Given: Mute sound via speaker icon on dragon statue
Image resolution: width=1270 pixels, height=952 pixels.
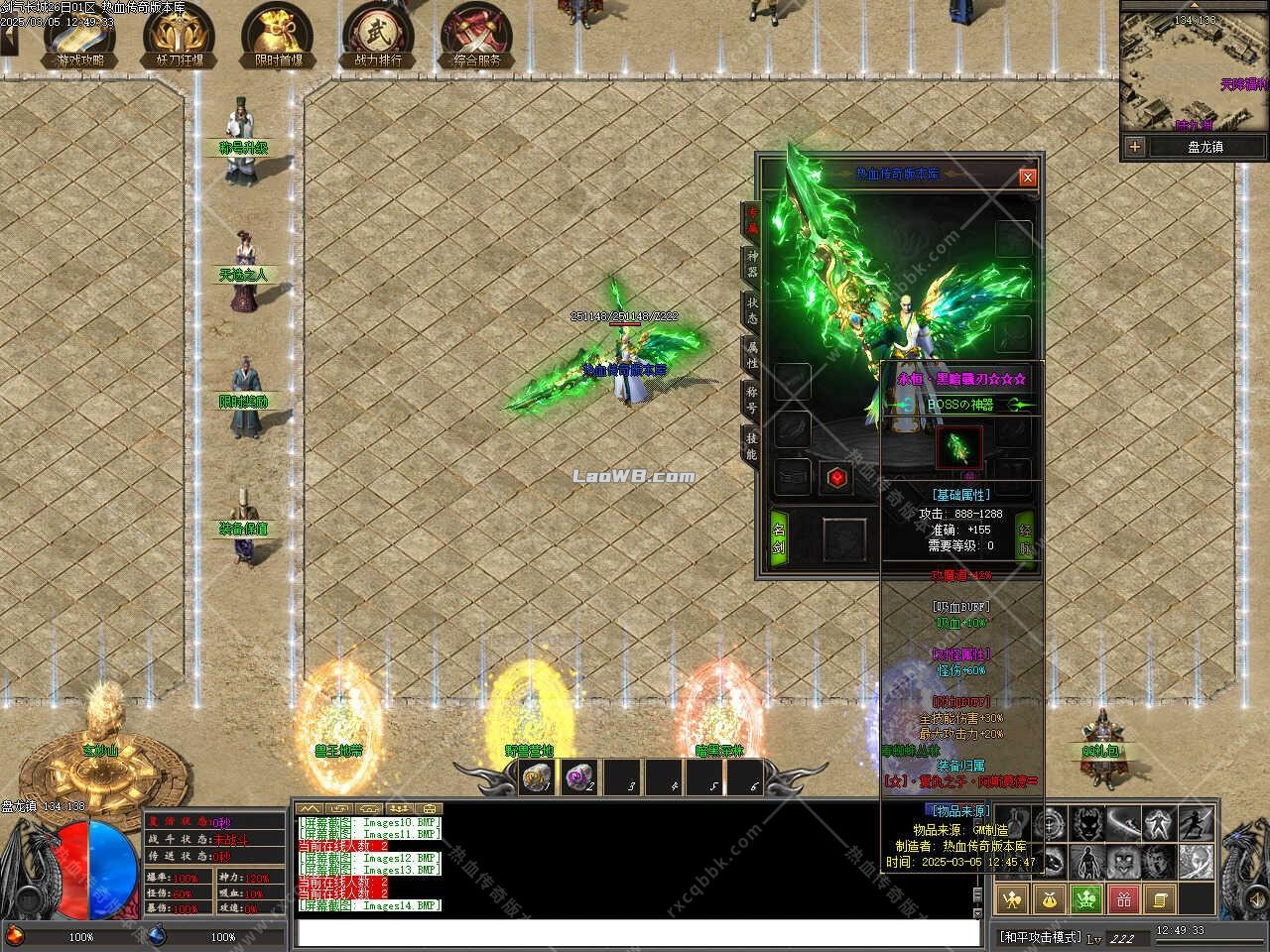Looking at the screenshot, I should pos(1256,899).
